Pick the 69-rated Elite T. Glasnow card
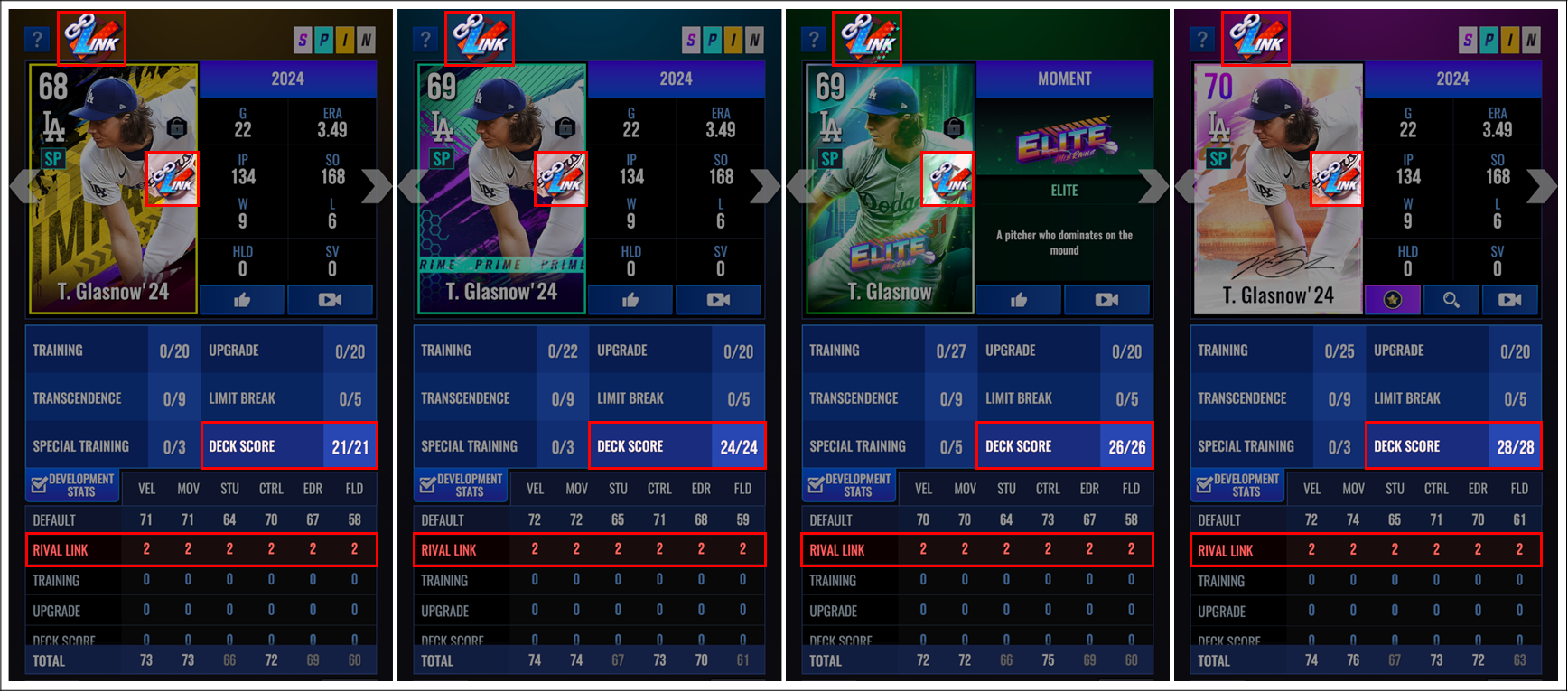The image size is (1568, 692). pyautogui.click(x=890, y=189)
